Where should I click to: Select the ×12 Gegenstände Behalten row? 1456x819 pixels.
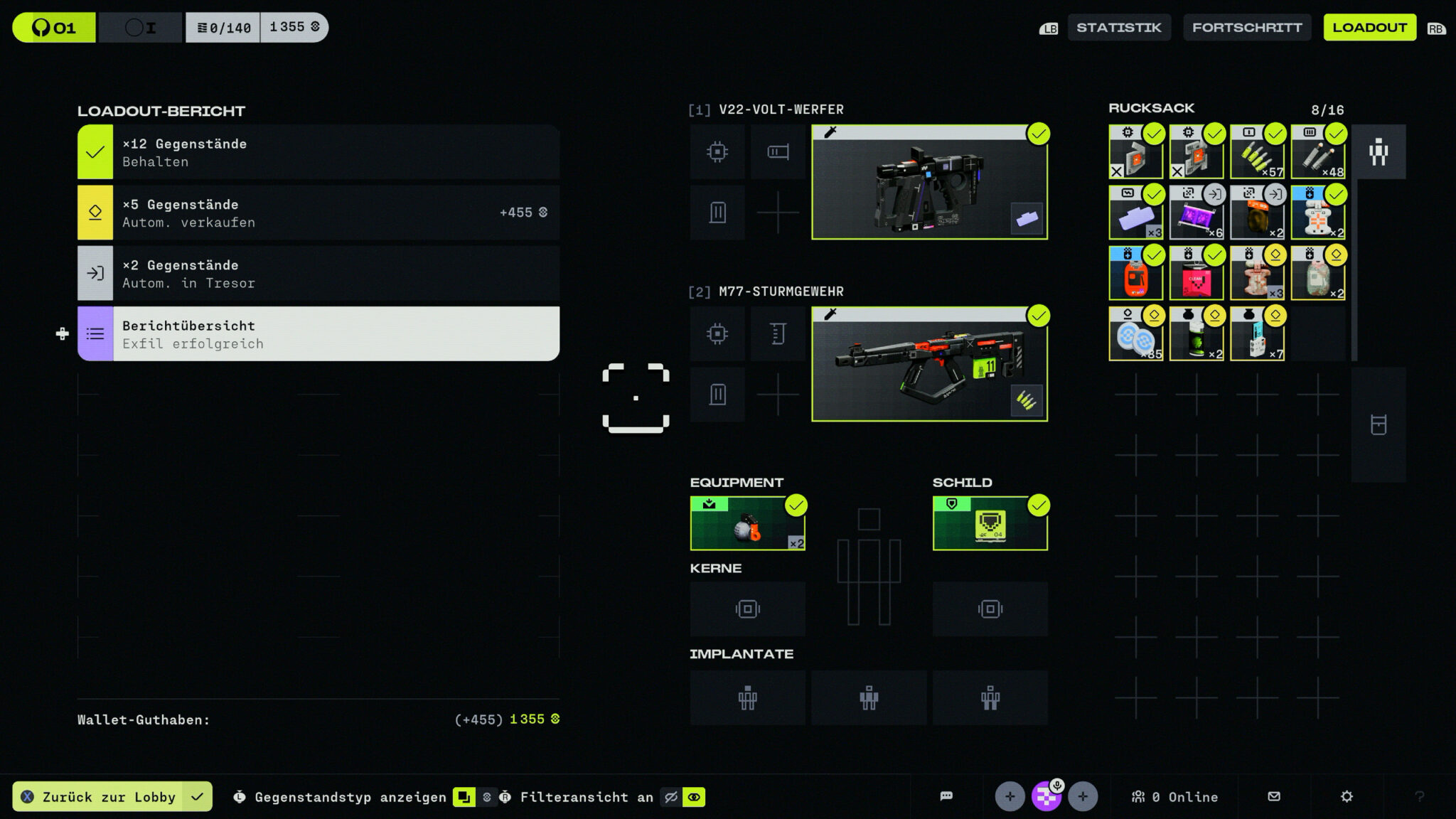click(x=318, y=152)
